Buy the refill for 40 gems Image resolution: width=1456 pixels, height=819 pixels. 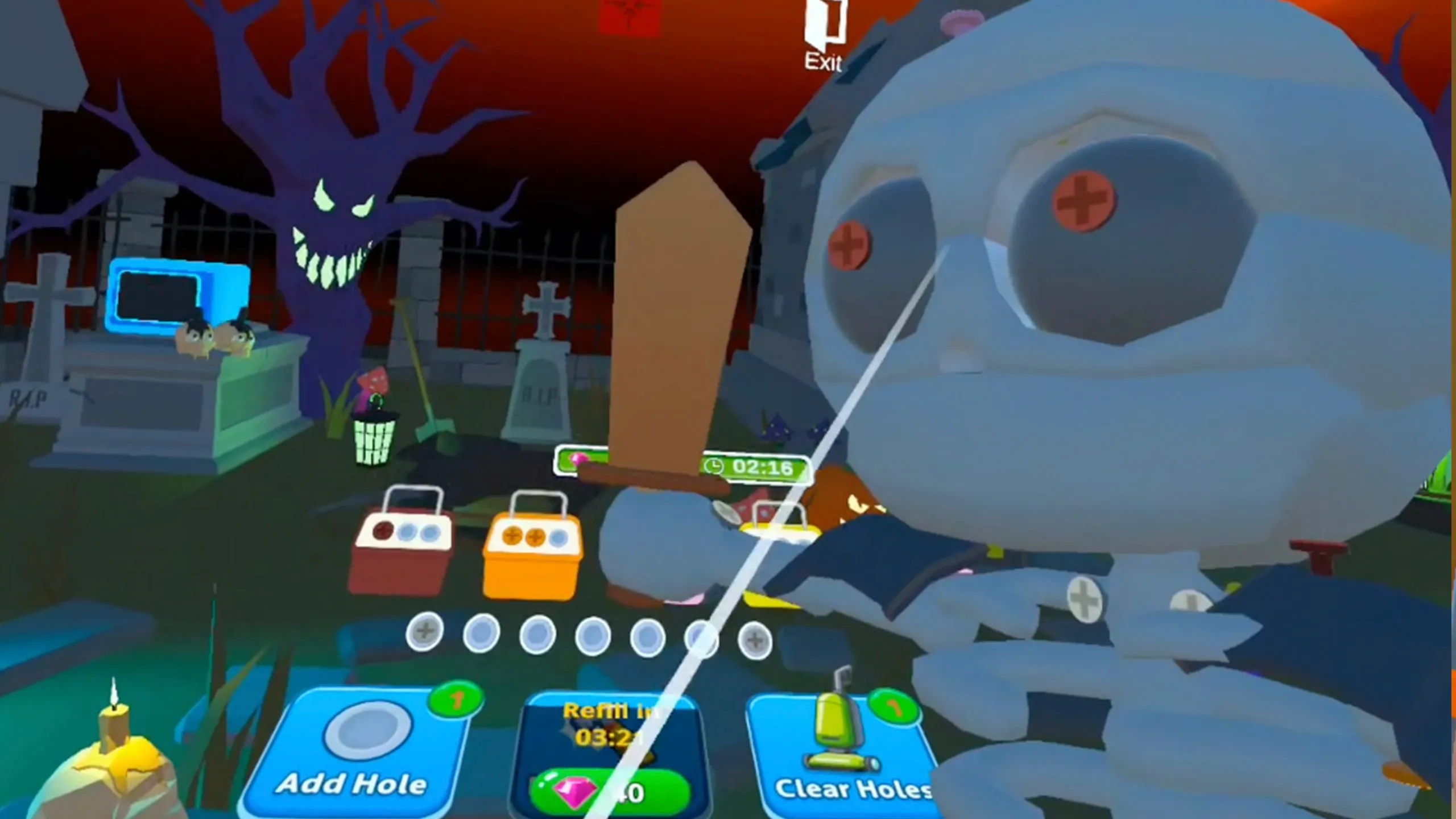611,791
